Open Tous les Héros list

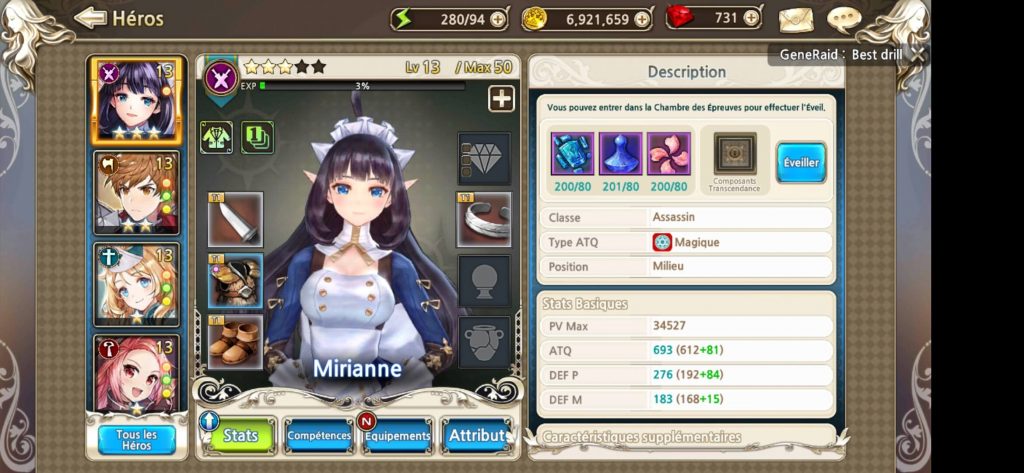(137, 440)
